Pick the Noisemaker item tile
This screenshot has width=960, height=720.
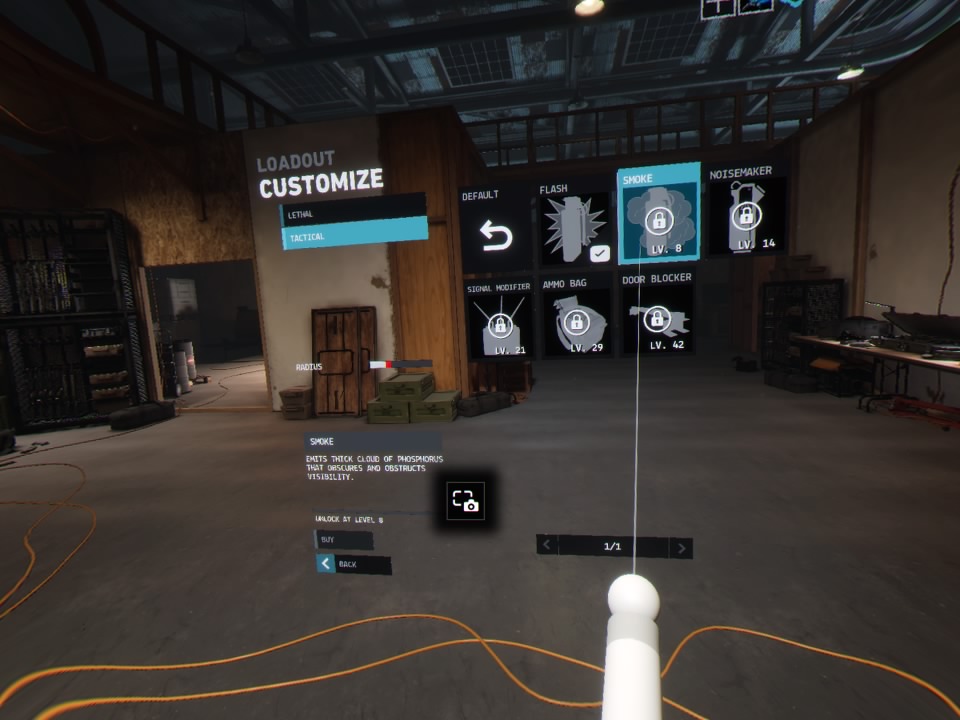(746, 213)
